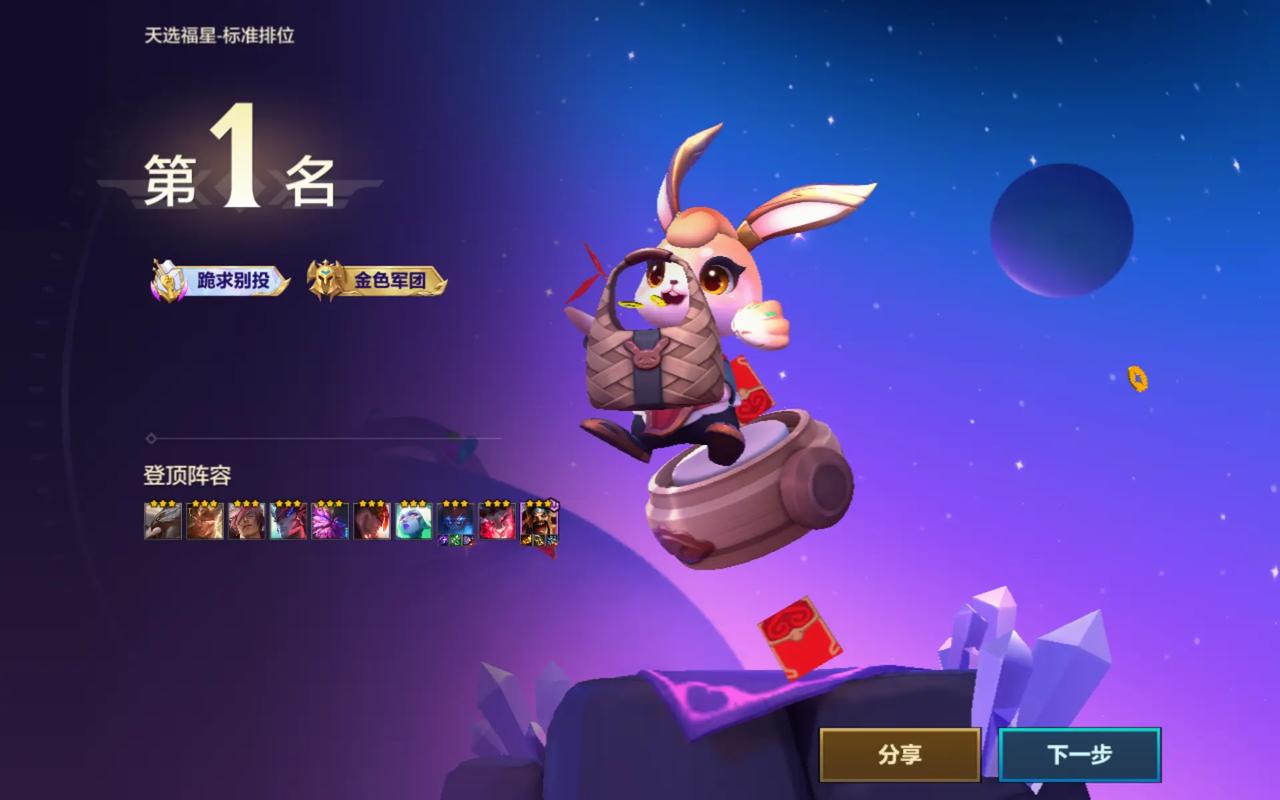Image resolution: width=1280 pixels, height=800 pixels.
Task: Click the gold item icon under the last champion
Action: click(x=524, y=541)
